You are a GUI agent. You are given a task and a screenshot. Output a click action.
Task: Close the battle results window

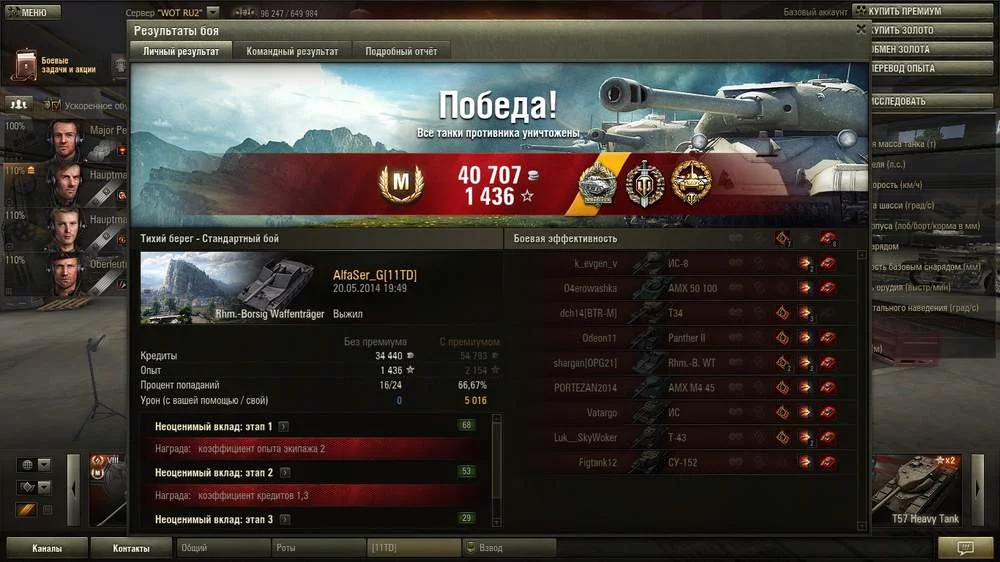pyautogui.click(x=861, y=30)
